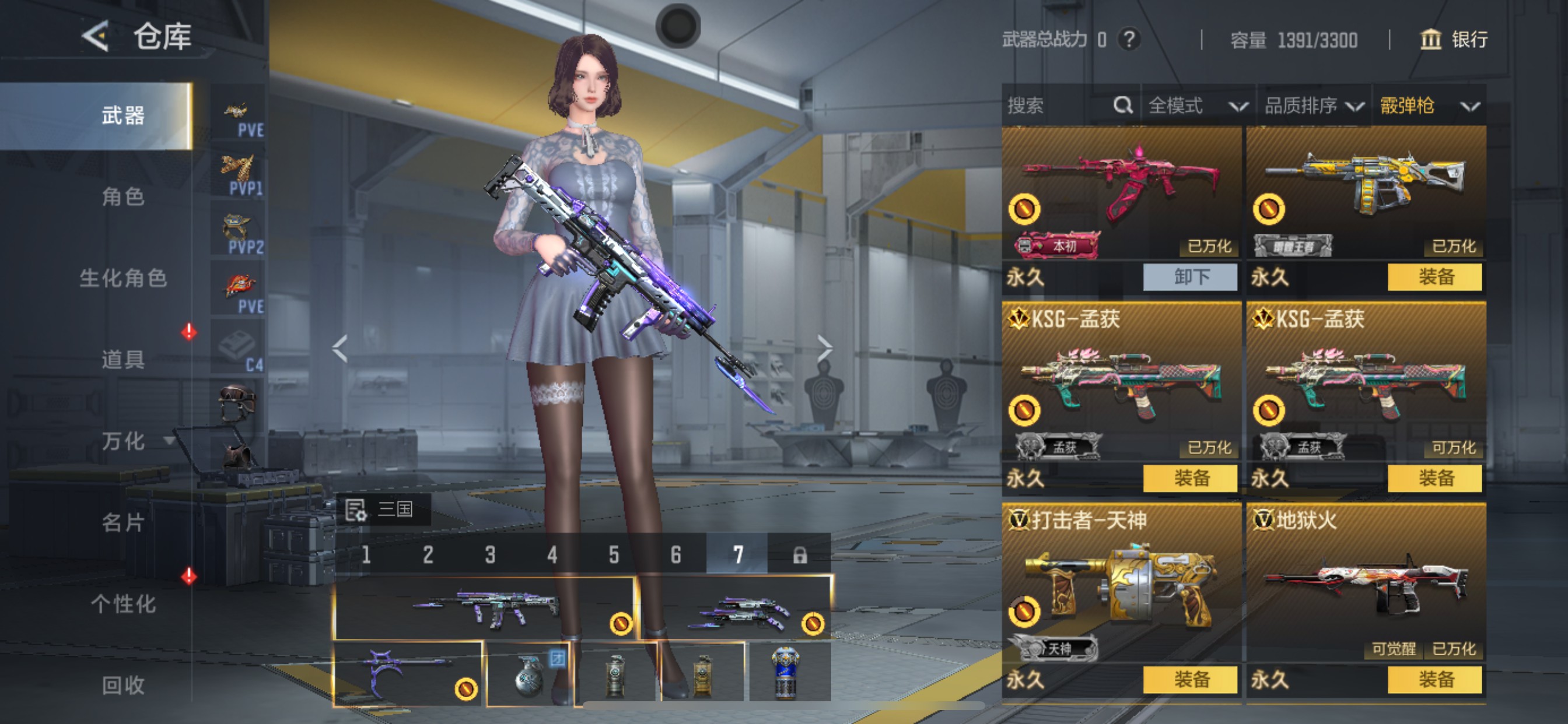Open the 品质排序 sort dropdown
1568x724 pixels.
click(1313, 106)
